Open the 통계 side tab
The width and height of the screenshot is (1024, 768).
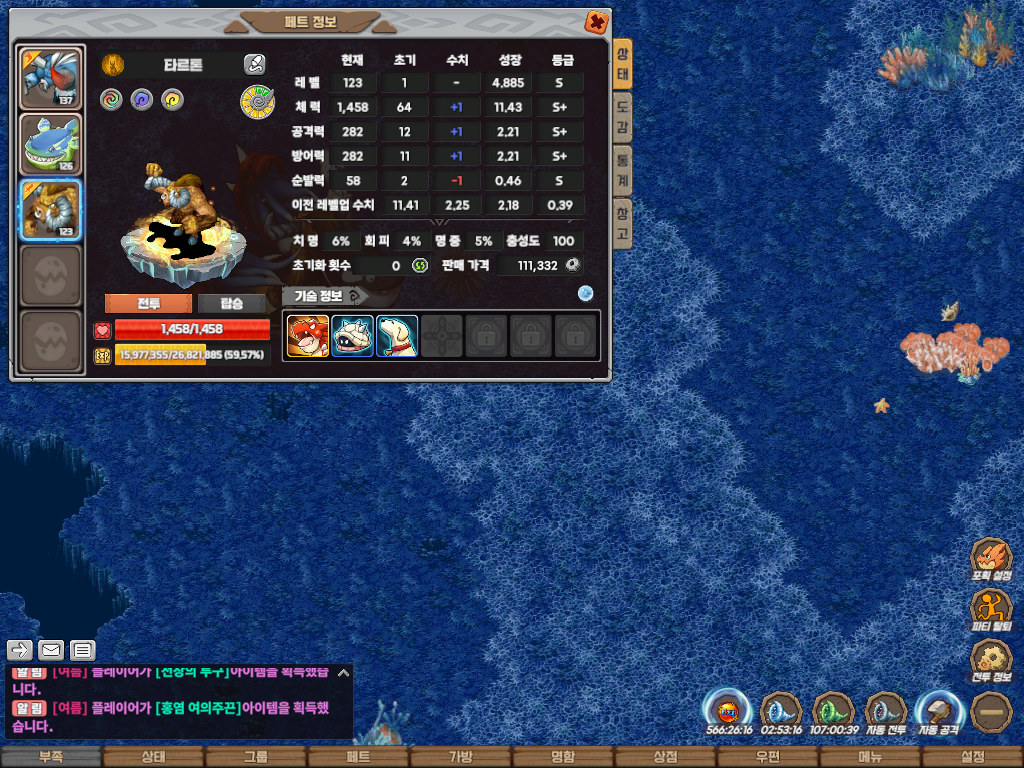pyautogui.click(x=622, y=170)
